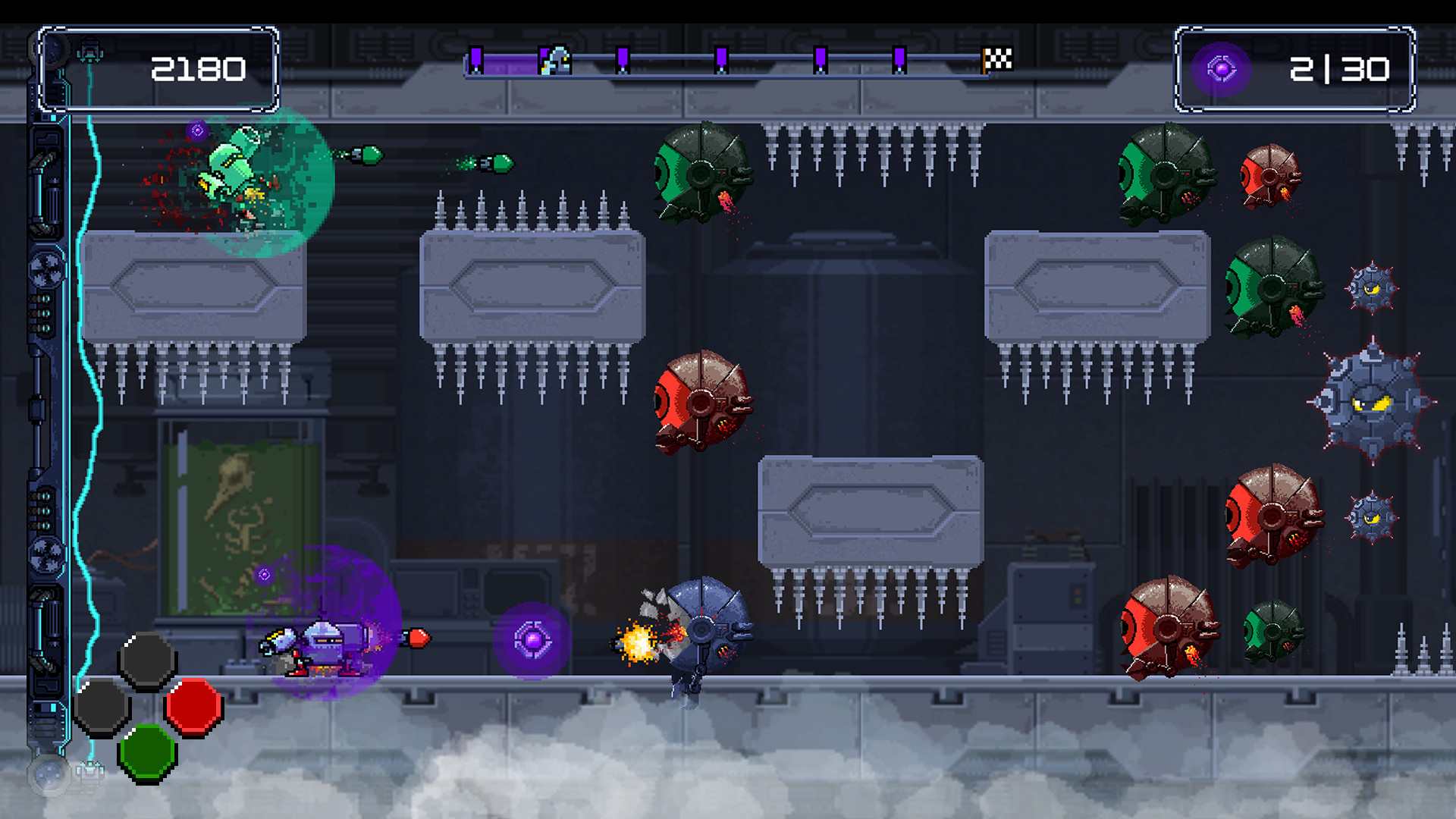Click the robot ship icon beside the score

pos(90,51)
